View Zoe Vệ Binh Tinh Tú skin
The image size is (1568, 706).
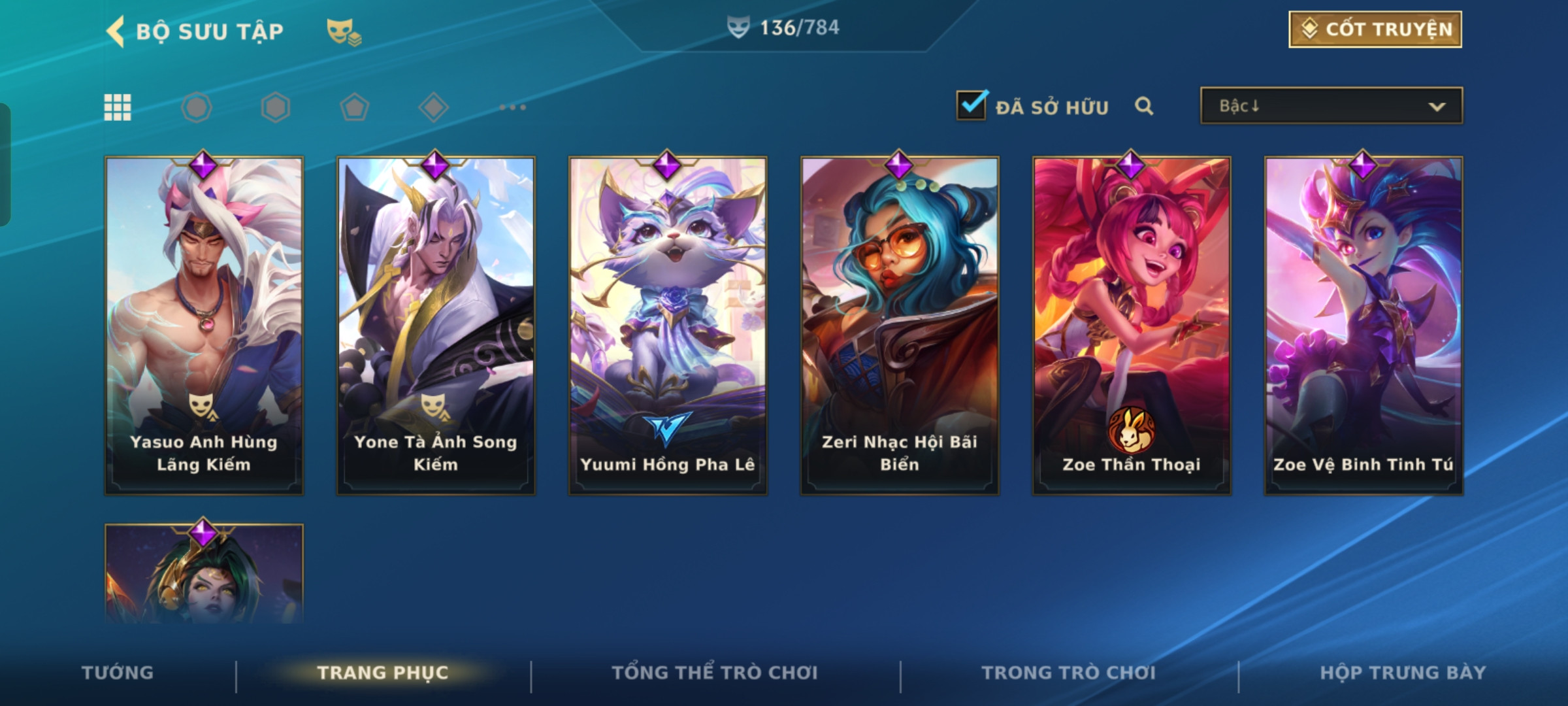pos(1364,325)
